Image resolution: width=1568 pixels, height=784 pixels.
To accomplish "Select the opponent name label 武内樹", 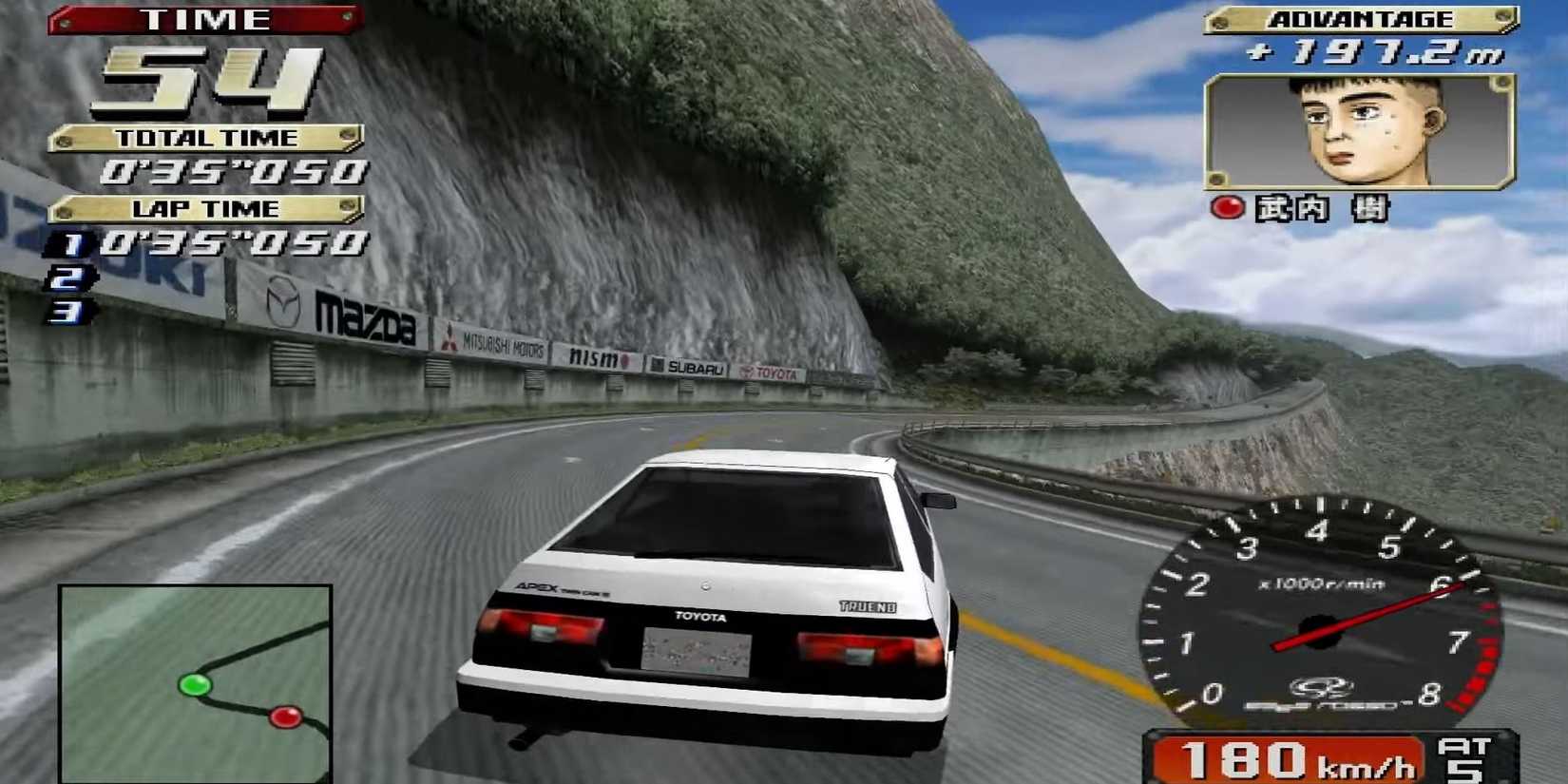I will (1321, 210).
